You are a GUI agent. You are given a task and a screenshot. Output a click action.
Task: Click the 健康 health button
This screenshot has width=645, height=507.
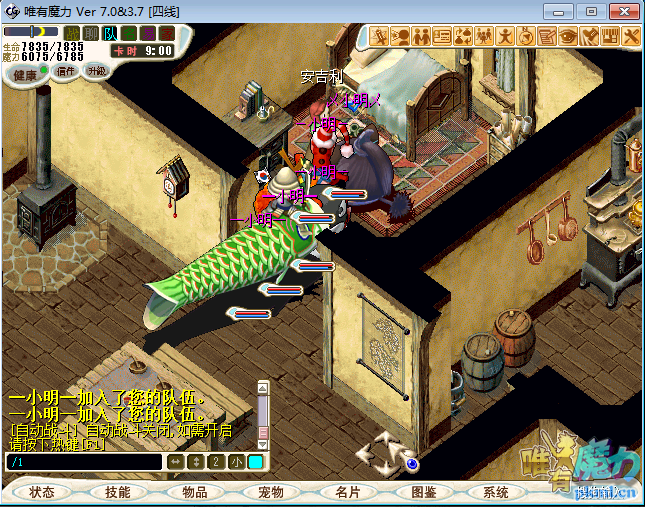point(28,74)
